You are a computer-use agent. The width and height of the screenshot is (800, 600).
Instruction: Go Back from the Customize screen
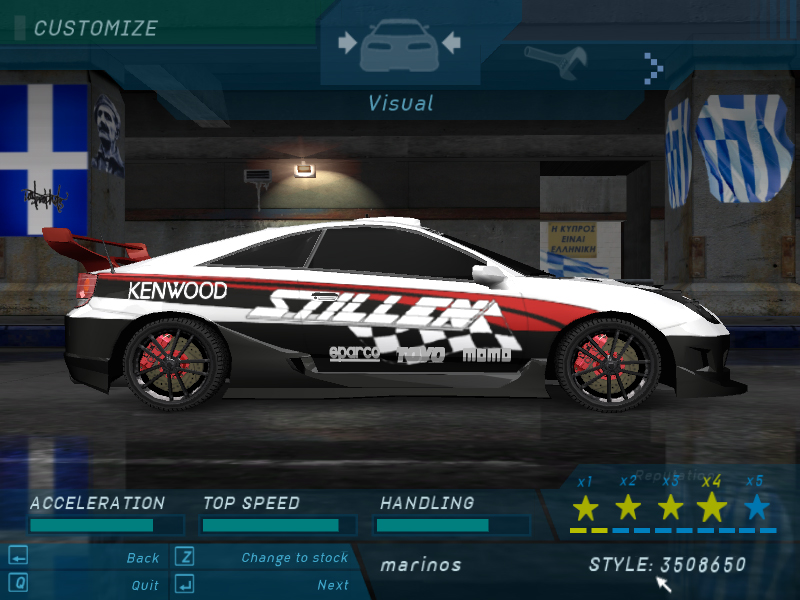pyautogui.click(x=143, y=558)
